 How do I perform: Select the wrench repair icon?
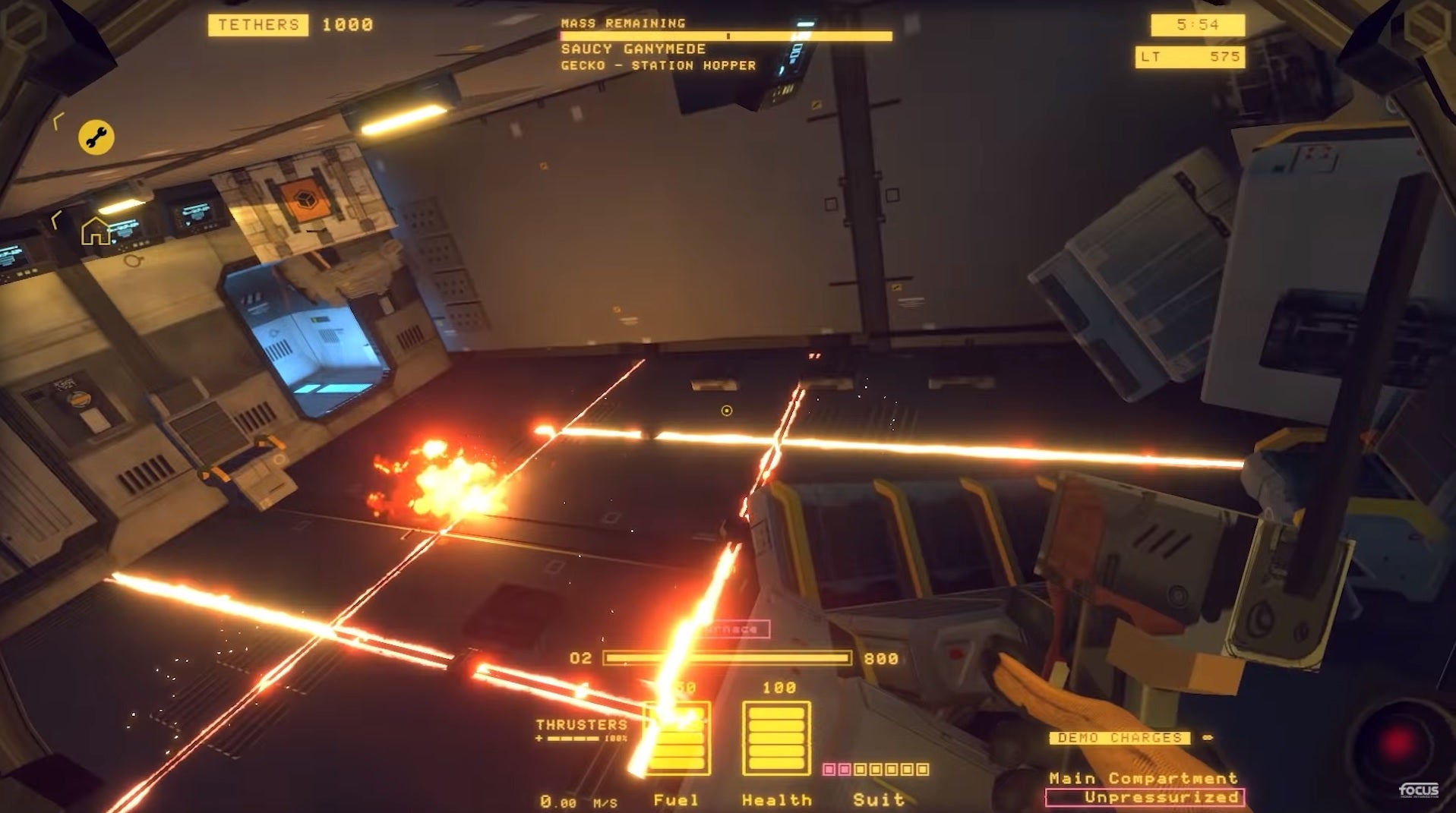tap(96, 137)
